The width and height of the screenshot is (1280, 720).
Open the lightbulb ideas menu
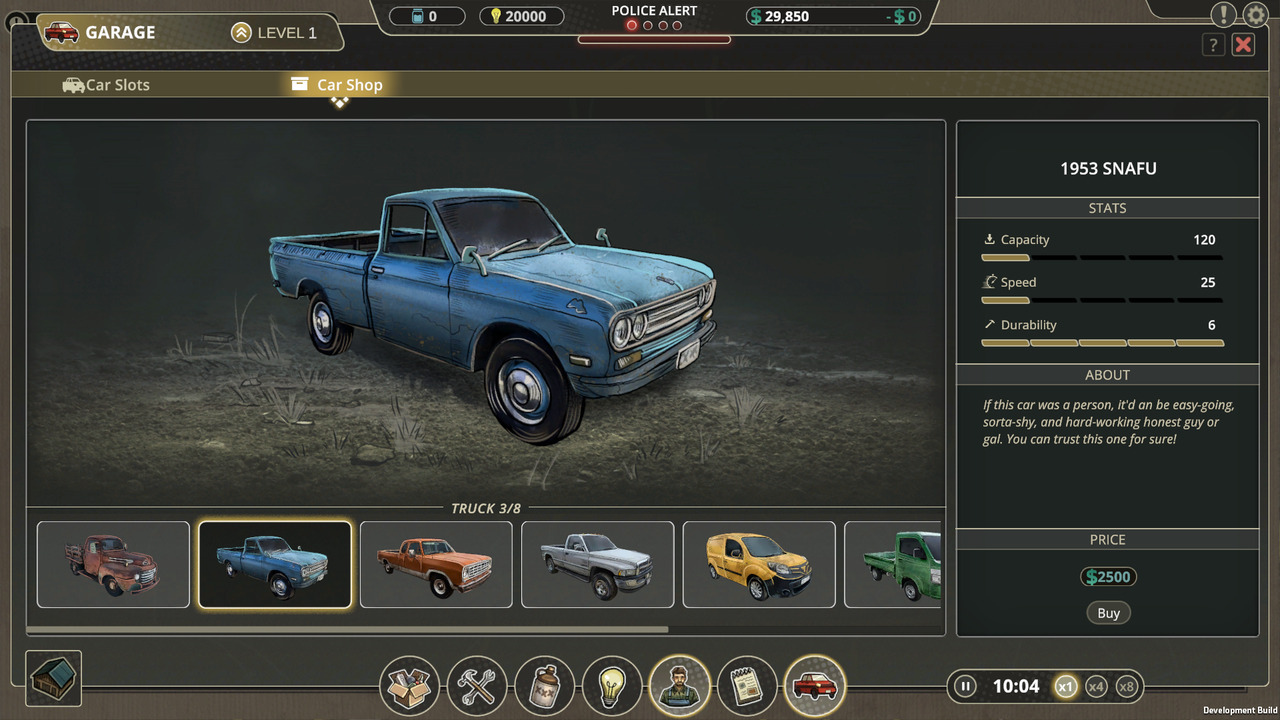pos(612,686)
